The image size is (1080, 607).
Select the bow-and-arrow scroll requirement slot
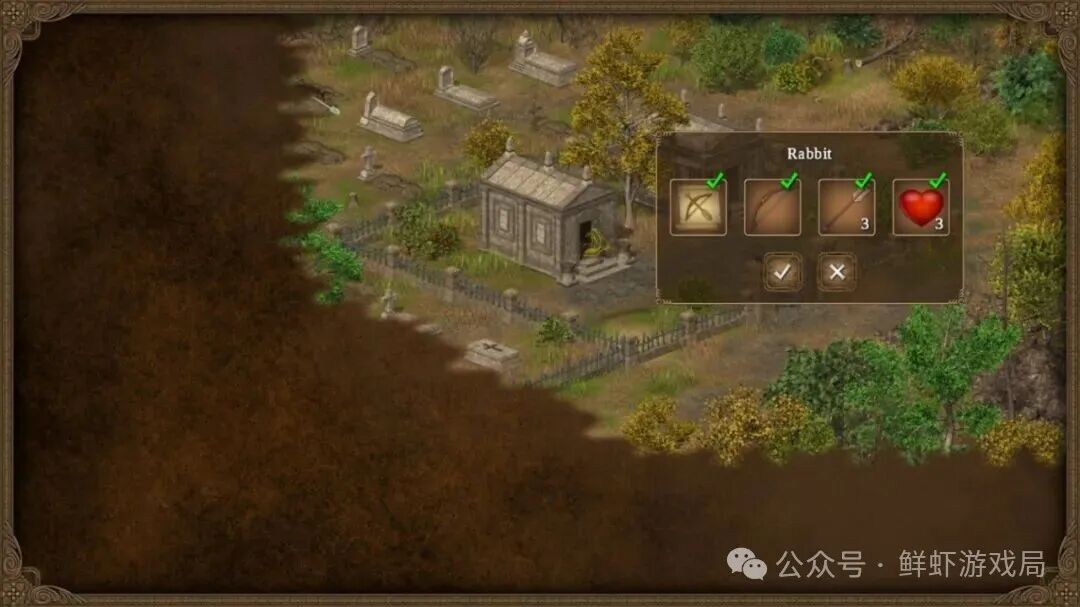[698, 207]
